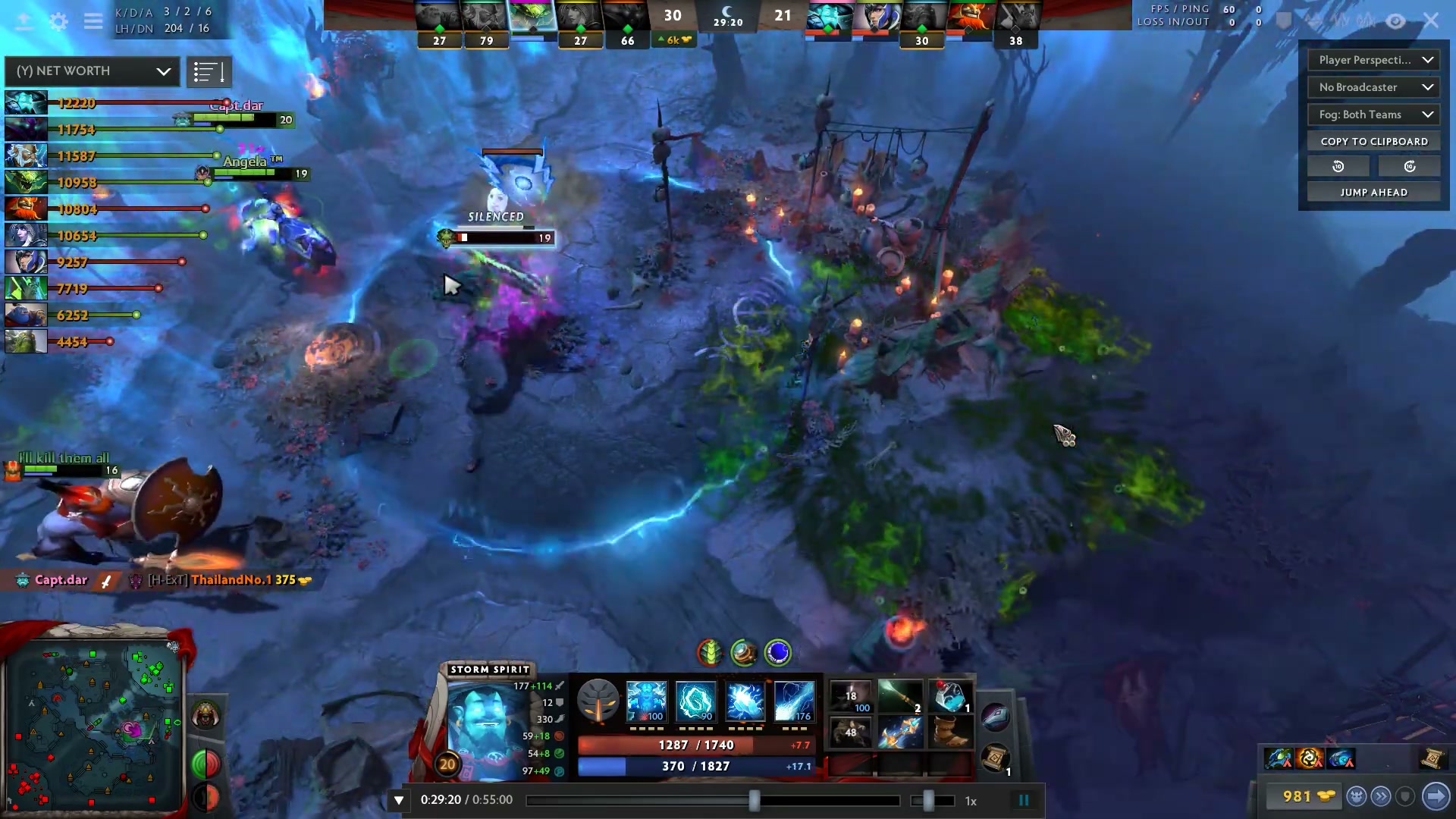The width and height of the screenshot is (1456, 819).
Task: Open the settings gear in top-left corner
Action: tap(57, 22)
